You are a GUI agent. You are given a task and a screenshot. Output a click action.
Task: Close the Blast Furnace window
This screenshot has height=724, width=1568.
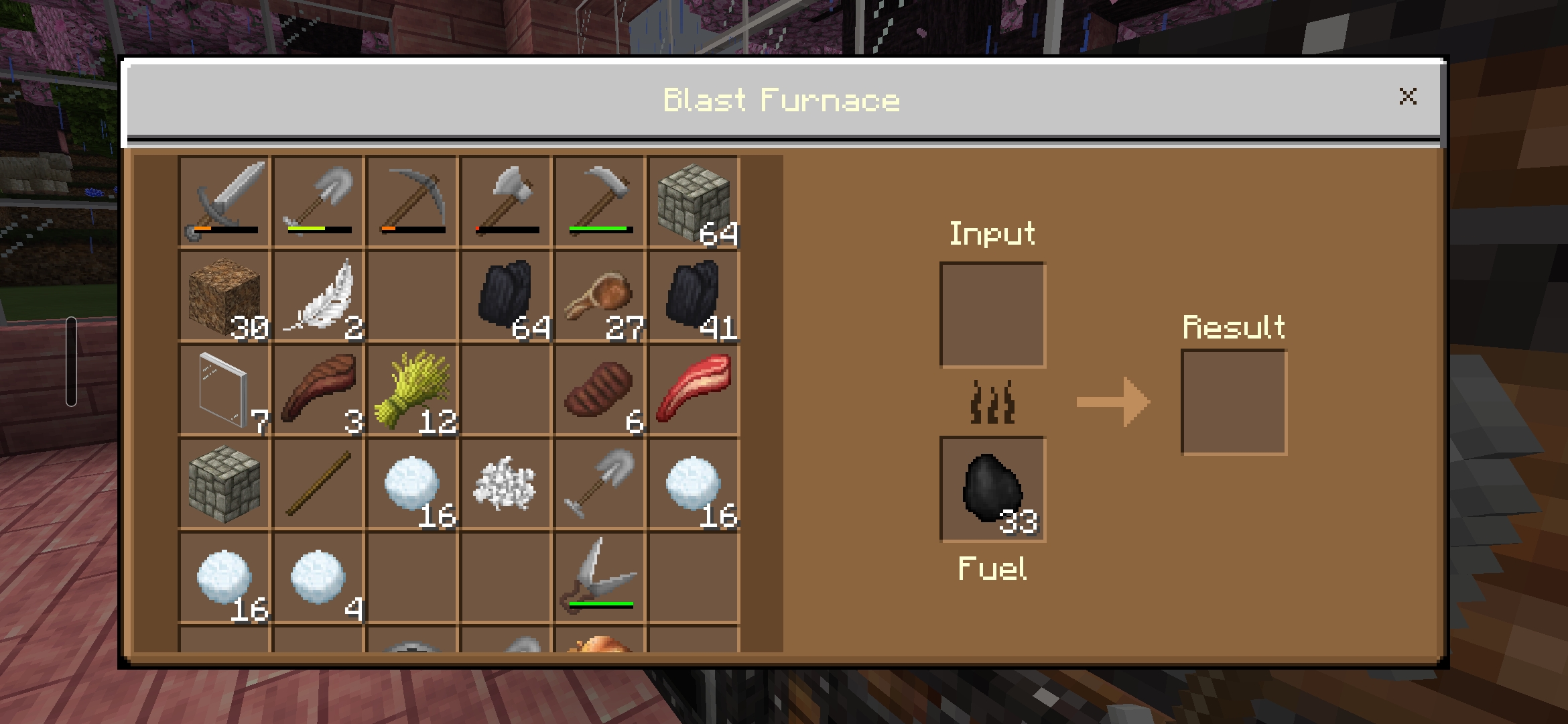pyautogui.click(x=1407, y=97)
